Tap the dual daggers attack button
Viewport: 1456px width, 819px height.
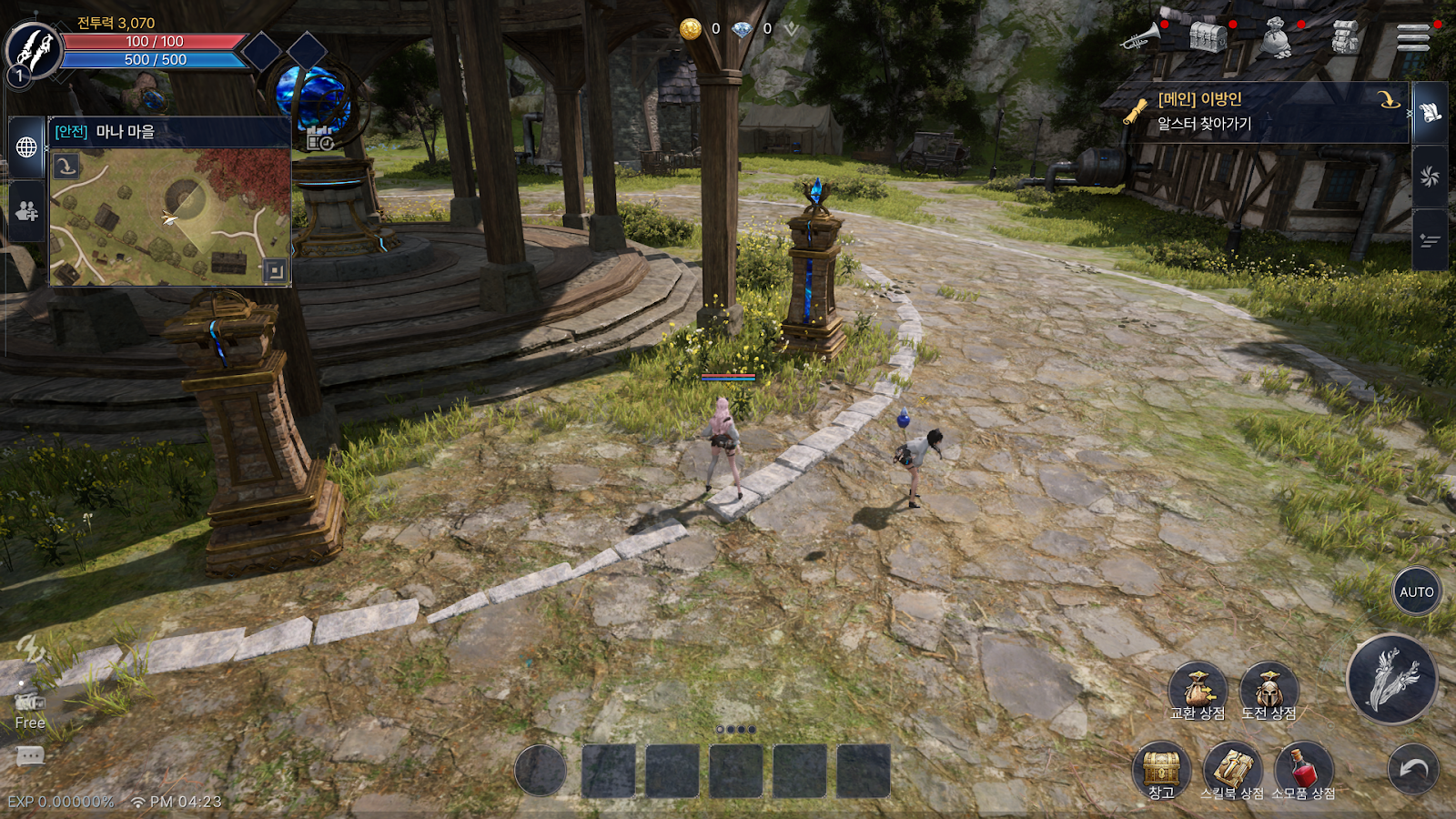(1391, 679)
